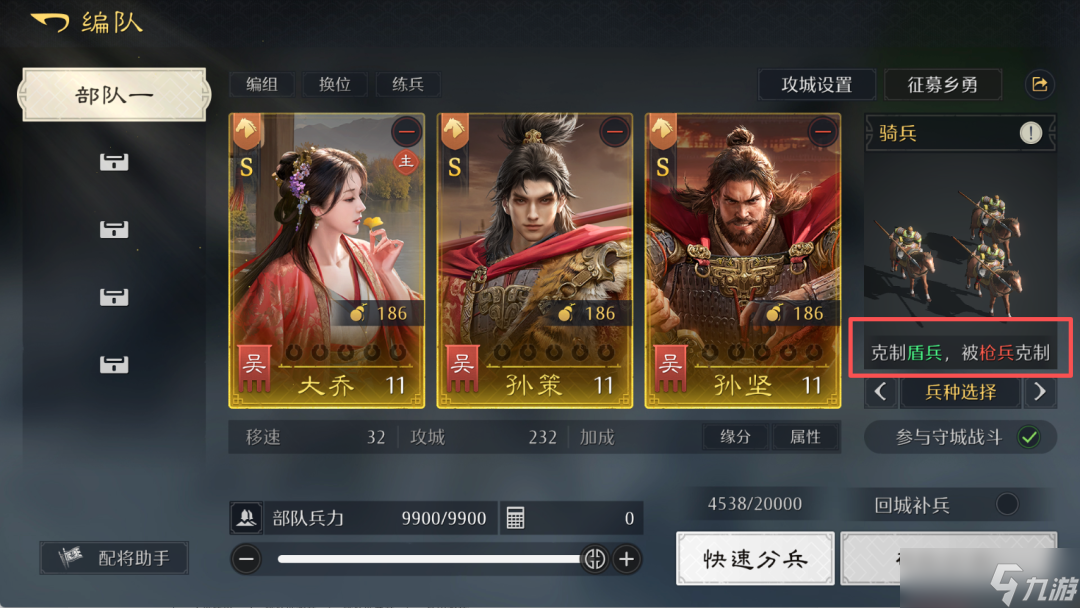The width and height of the screenshot is (1080, 608).
Task: Show cavalry info via the exclamation icon
Action: click(x=1031, y=132)
